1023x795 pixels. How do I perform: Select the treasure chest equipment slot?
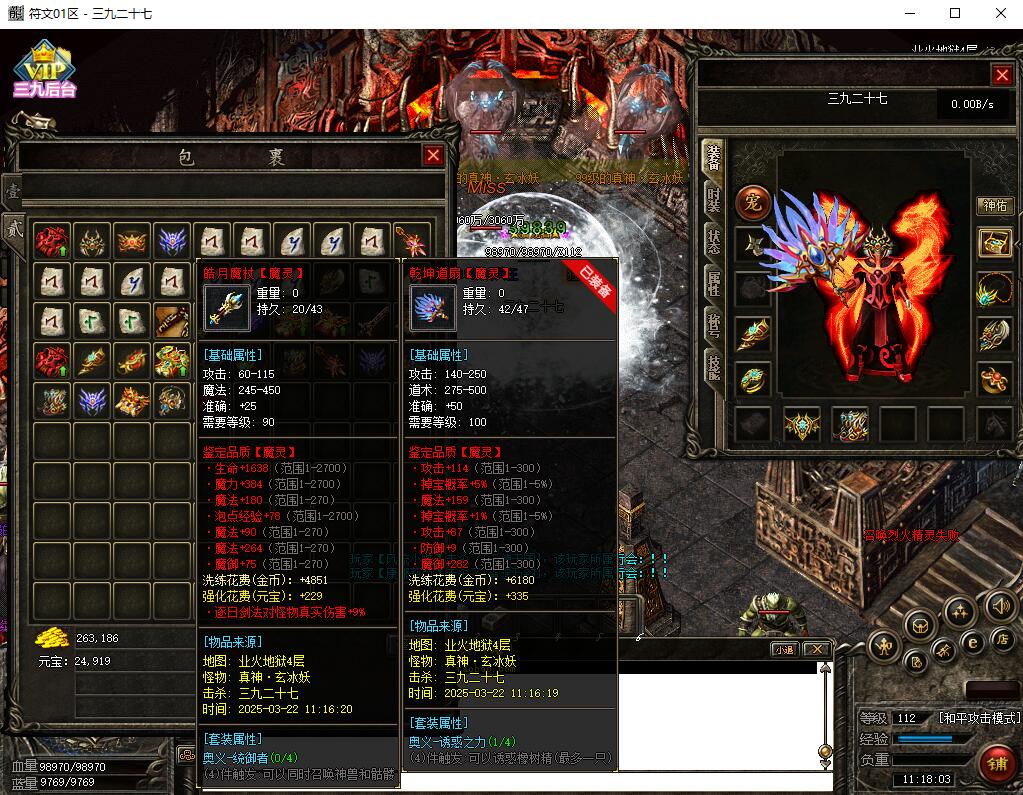click(993, 243)
